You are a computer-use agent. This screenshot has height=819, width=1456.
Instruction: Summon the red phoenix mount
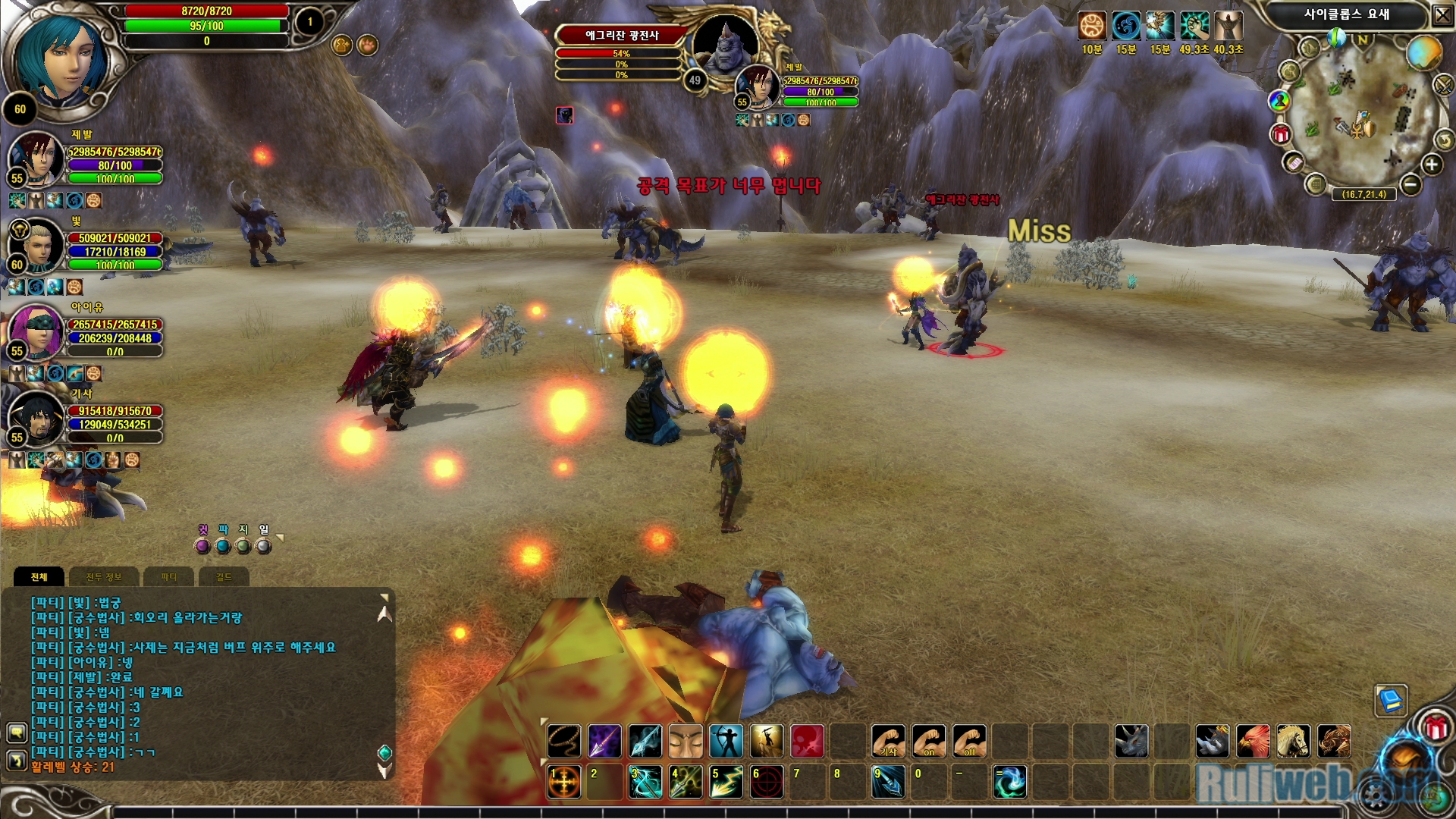(1253, 741)
